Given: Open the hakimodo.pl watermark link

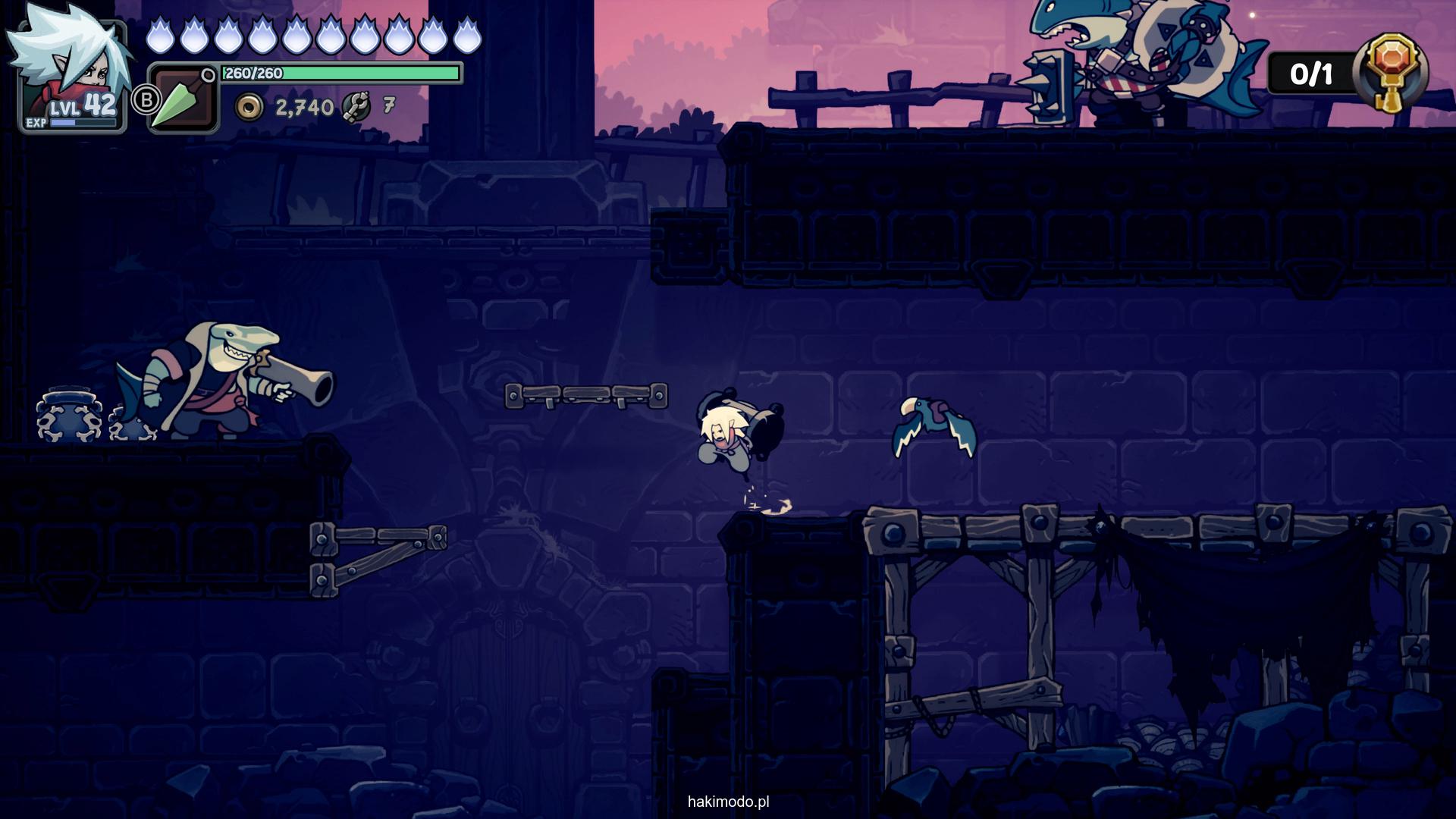Looking at the screenshot, I should coord(728,802).
